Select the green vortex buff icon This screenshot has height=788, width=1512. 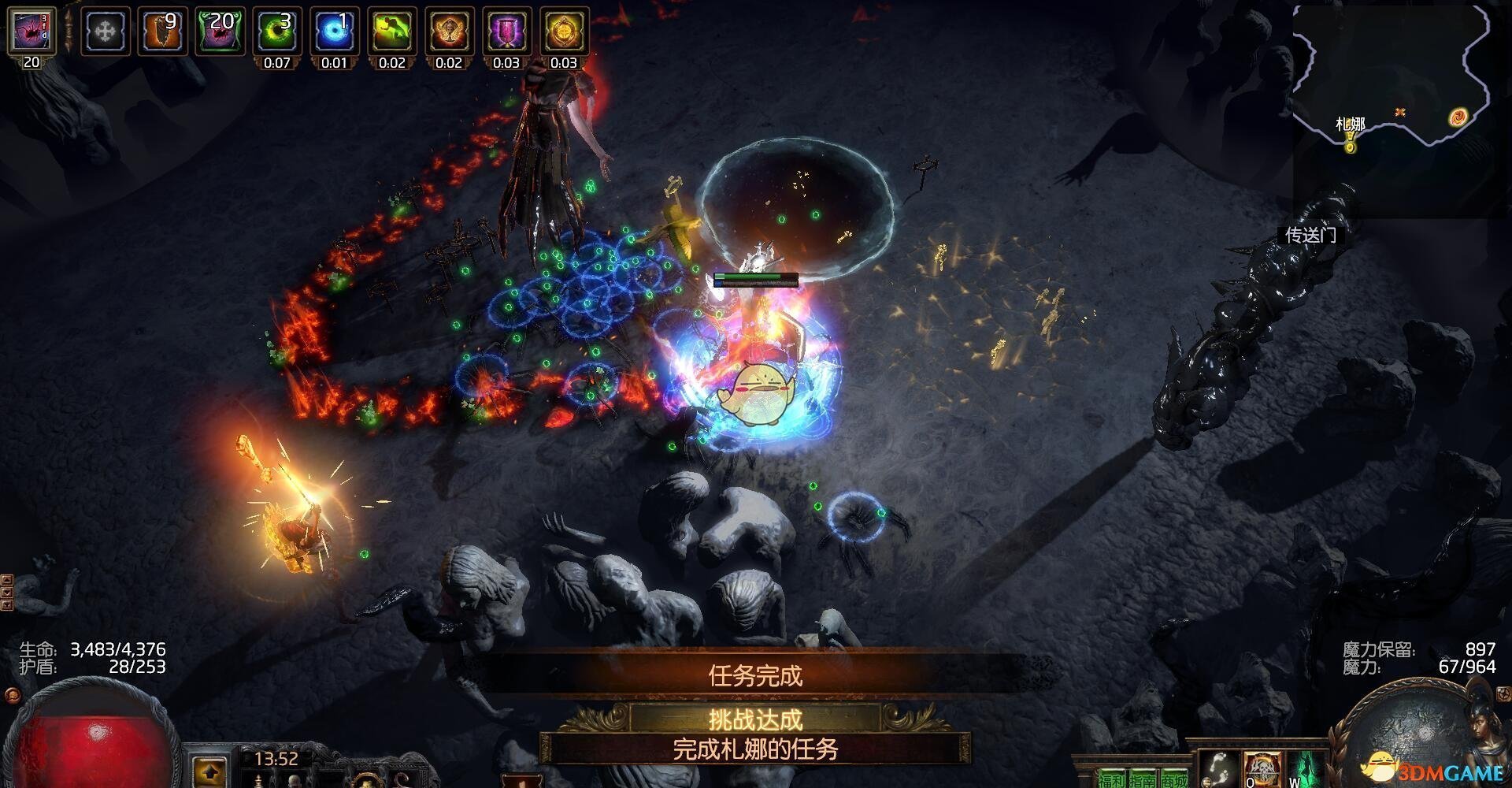(277, 32)
